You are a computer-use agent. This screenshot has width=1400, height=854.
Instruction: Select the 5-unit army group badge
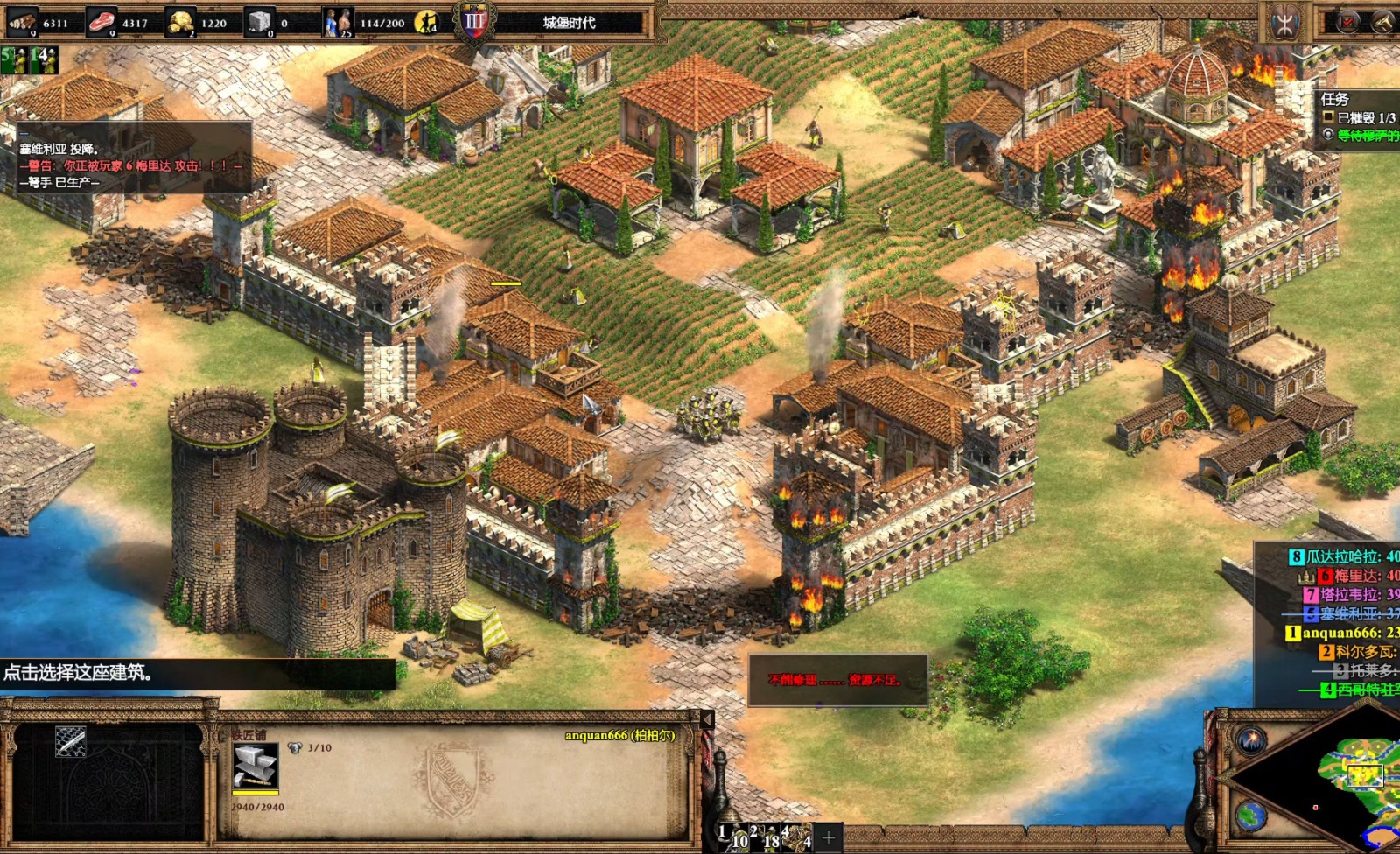13,59
